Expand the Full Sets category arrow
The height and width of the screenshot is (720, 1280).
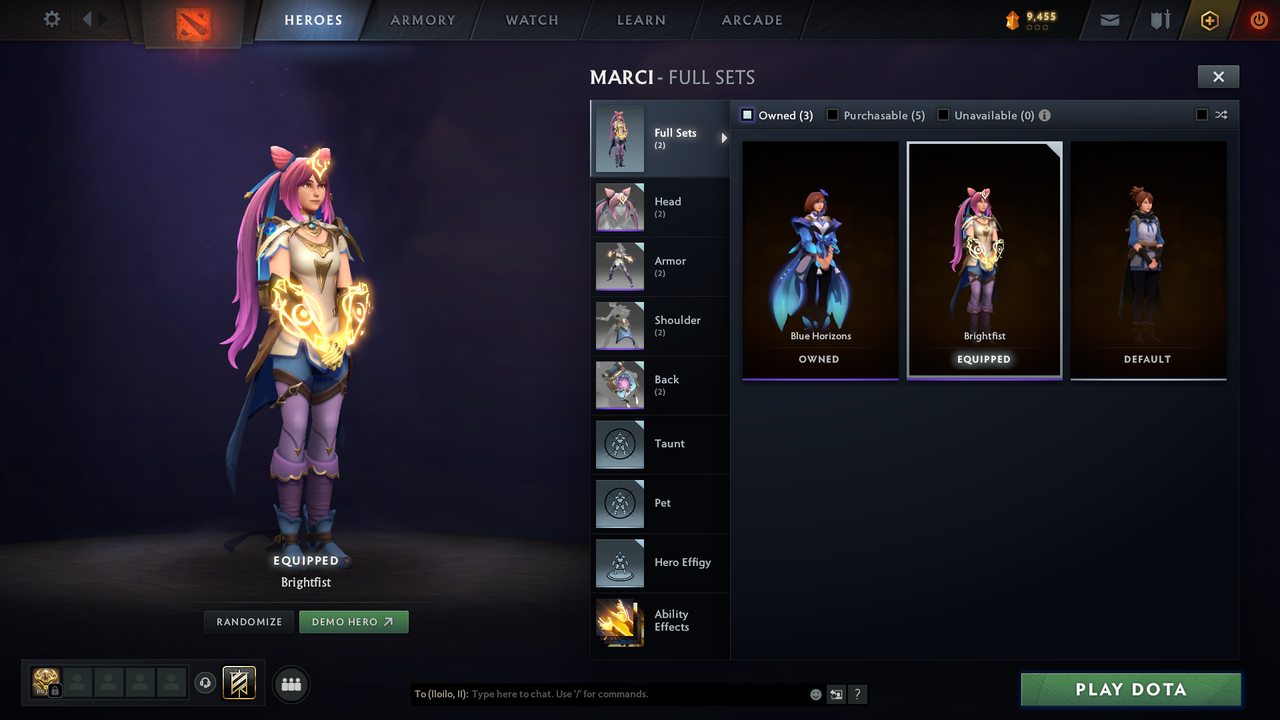(x=723, y=140)
